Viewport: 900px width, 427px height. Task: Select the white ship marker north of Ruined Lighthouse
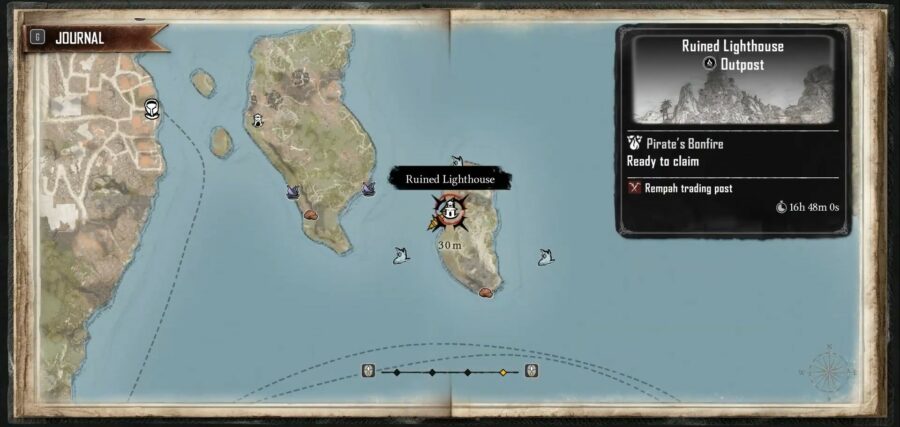(457, 160)
